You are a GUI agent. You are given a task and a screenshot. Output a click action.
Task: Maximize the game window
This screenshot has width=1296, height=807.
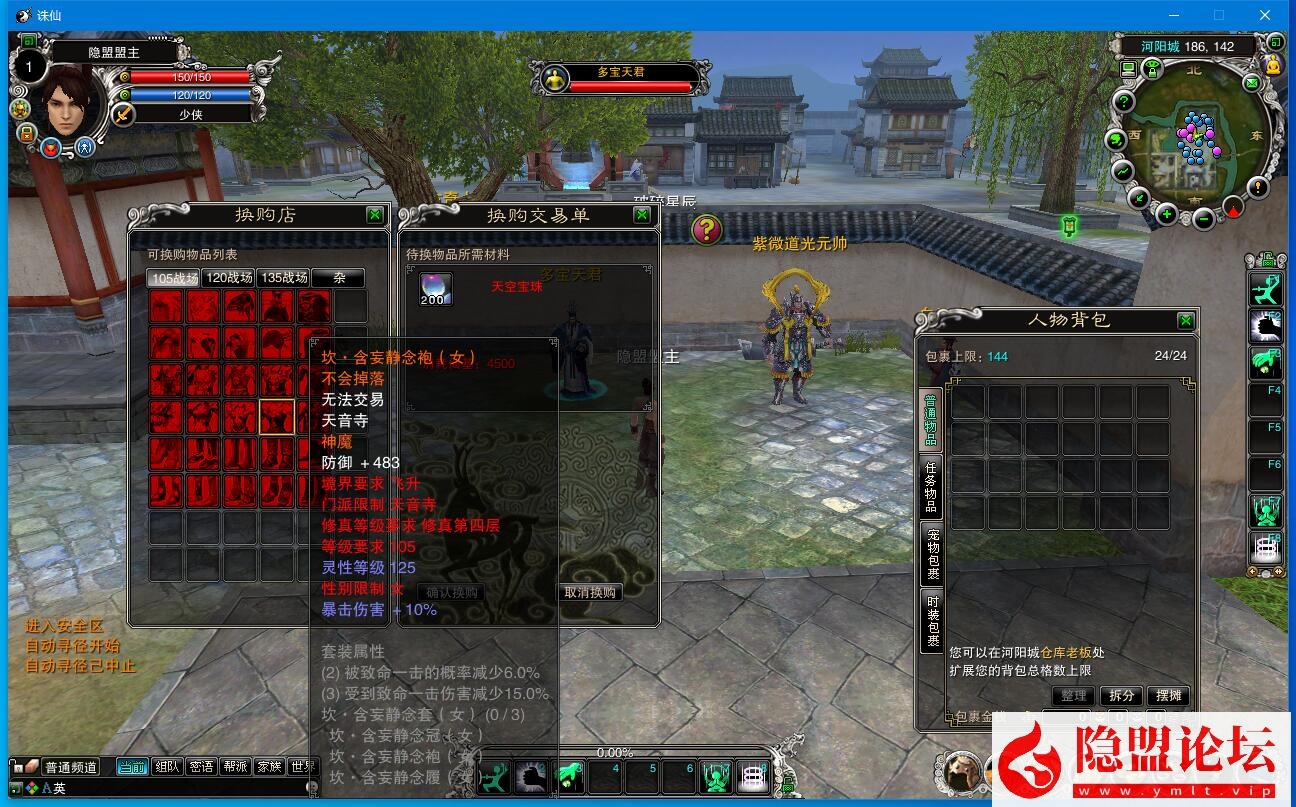[1219, 15]
